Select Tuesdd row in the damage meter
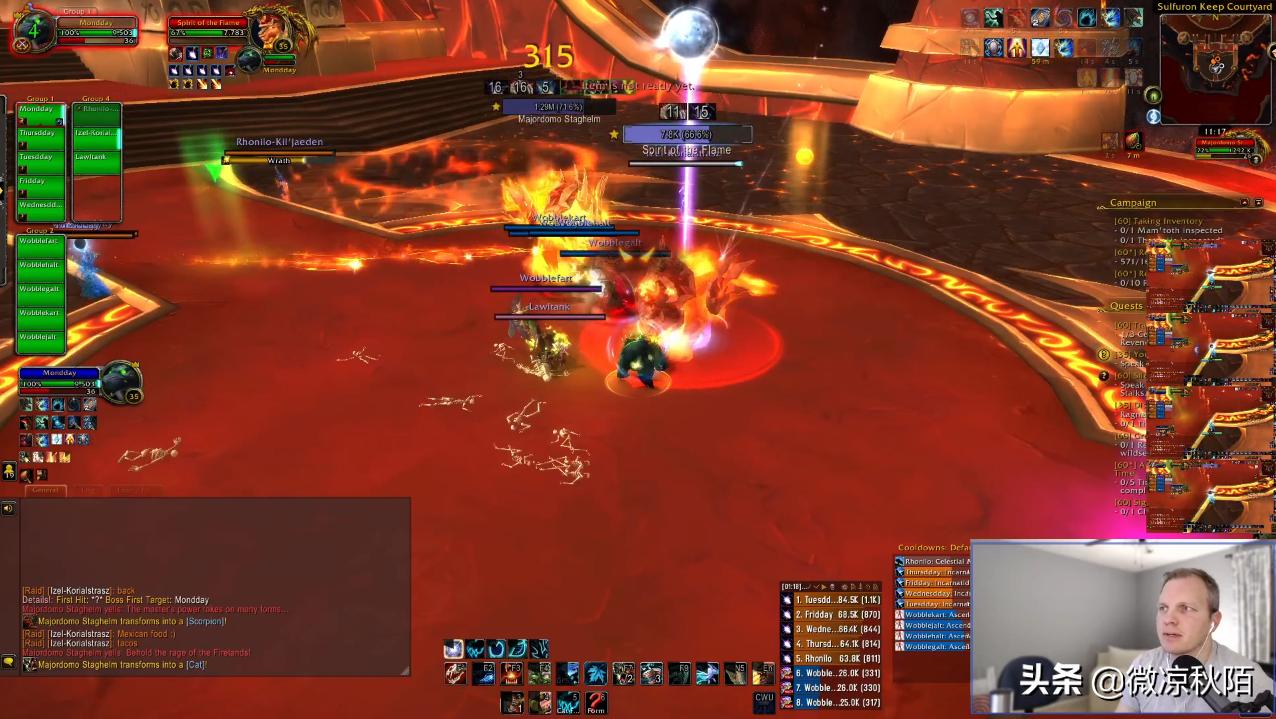Screen dimensions: 1276x719 (830, 600)
